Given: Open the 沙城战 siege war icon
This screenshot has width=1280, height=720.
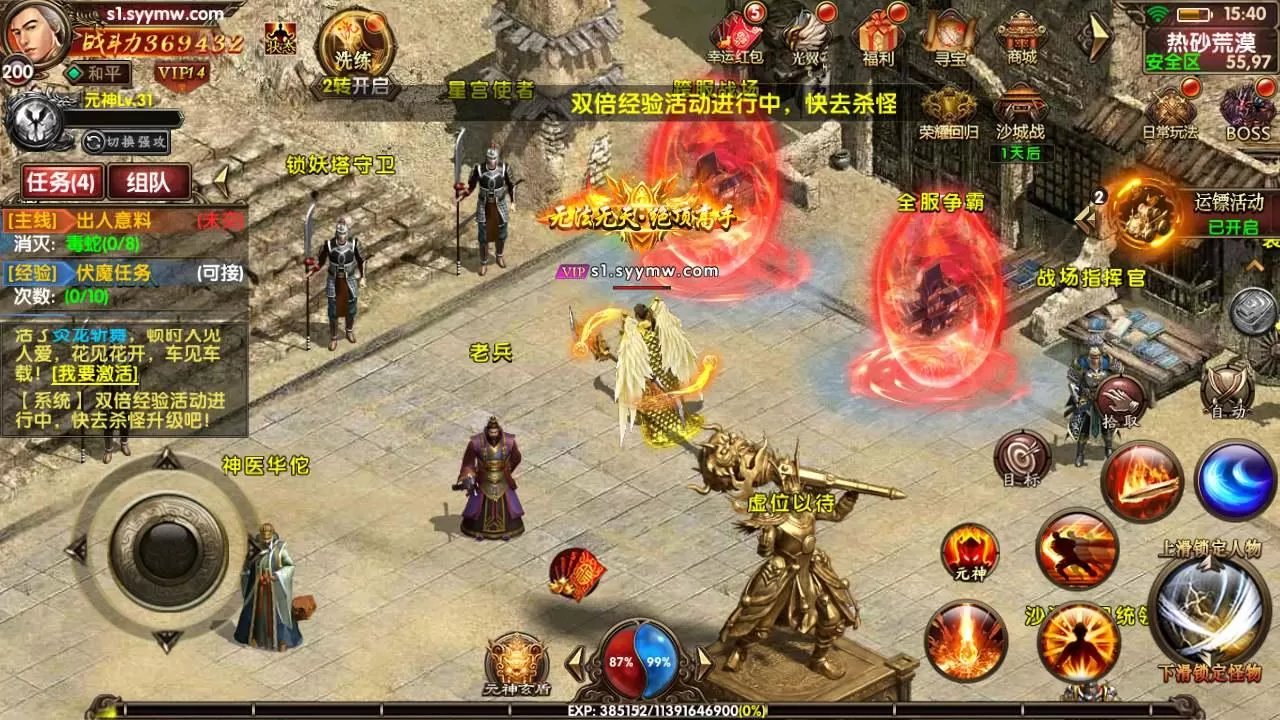Looking at the screenshot, I should (1020, 113).
